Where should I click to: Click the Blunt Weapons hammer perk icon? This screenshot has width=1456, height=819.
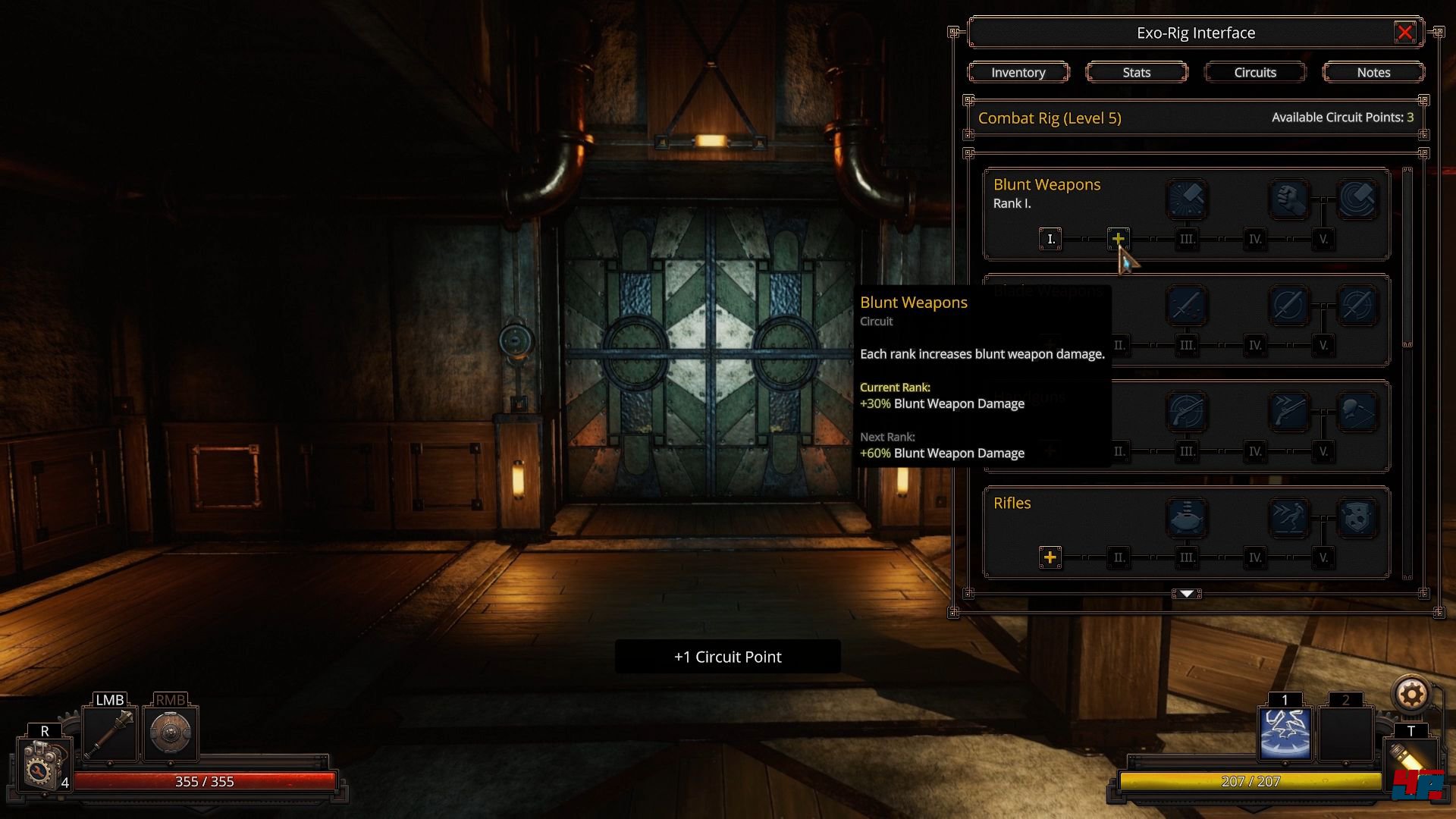point(1187,199)
